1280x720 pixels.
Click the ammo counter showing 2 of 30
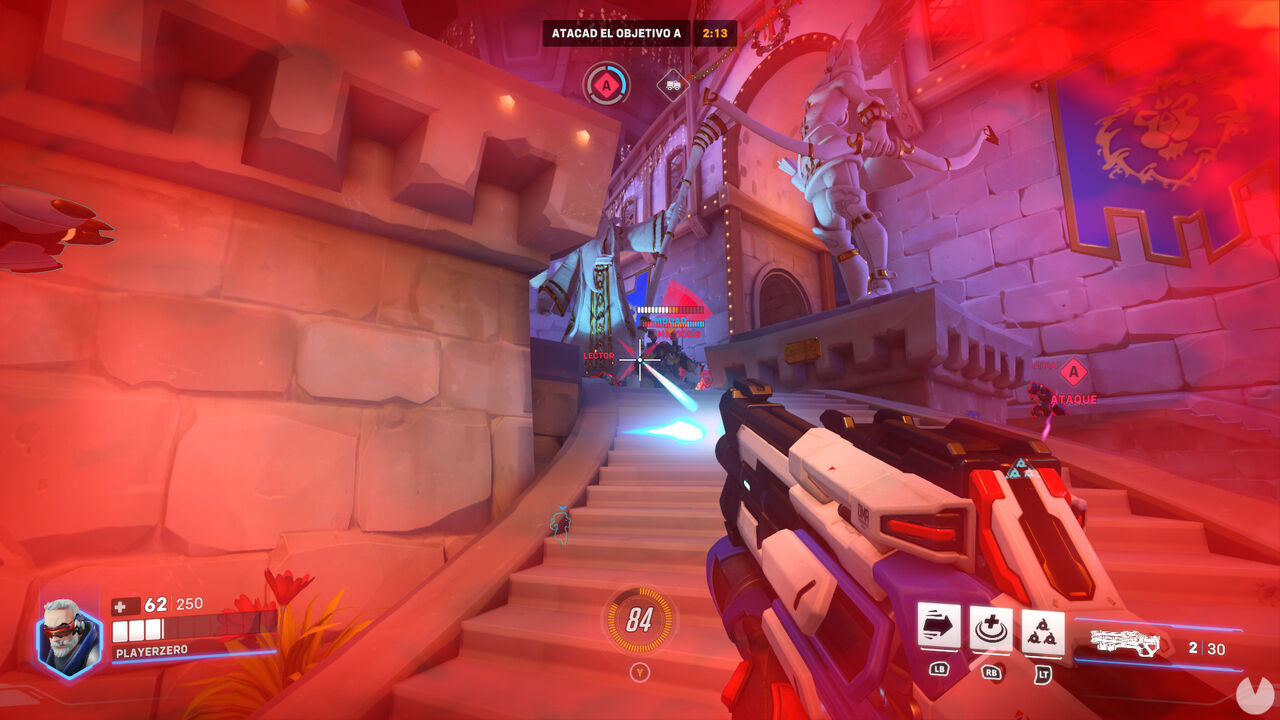(x=1206, y=646)
